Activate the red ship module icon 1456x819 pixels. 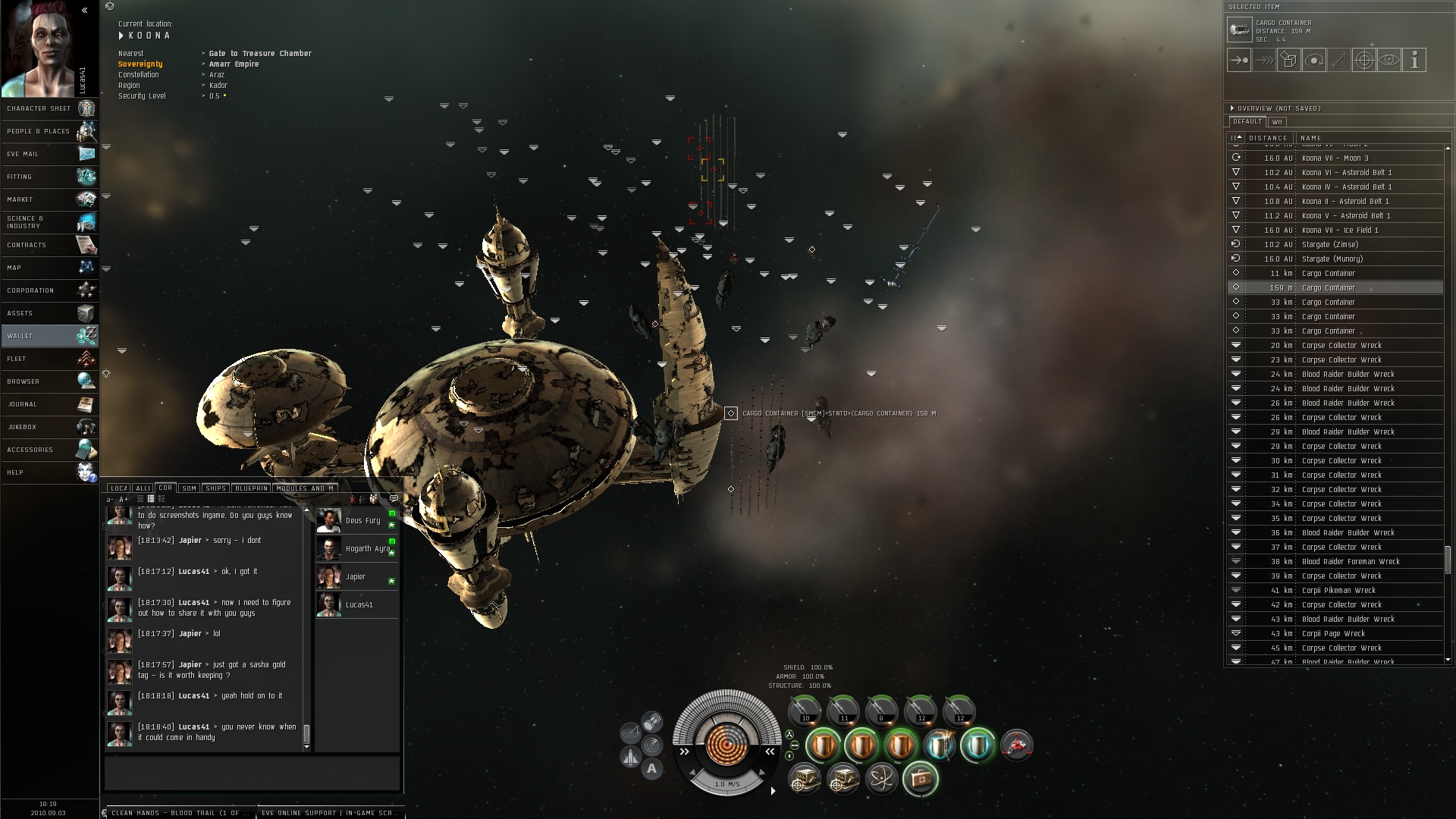click(x=1016, y=745)
